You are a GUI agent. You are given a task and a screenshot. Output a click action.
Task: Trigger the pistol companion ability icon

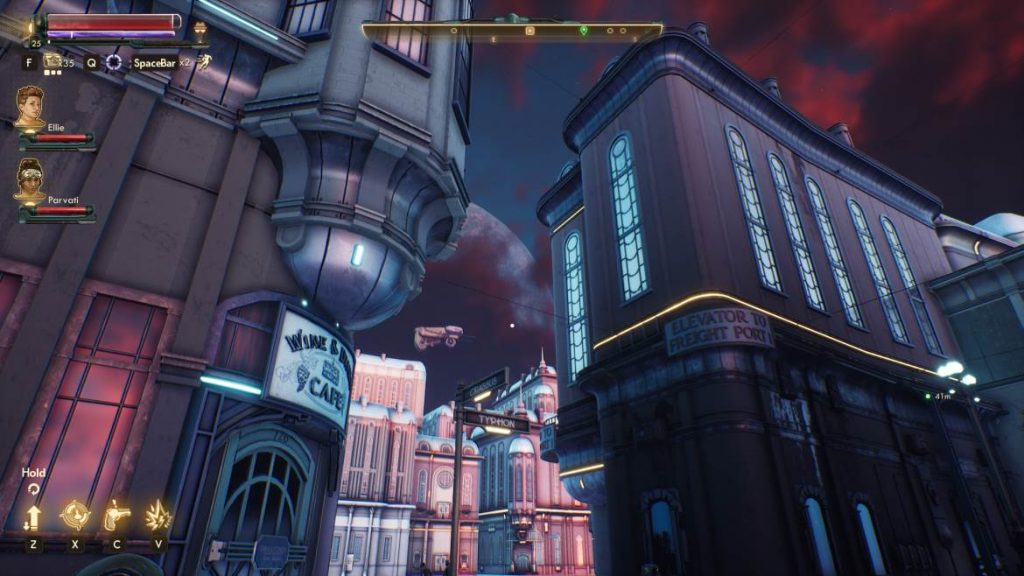[x=117, y=515]
